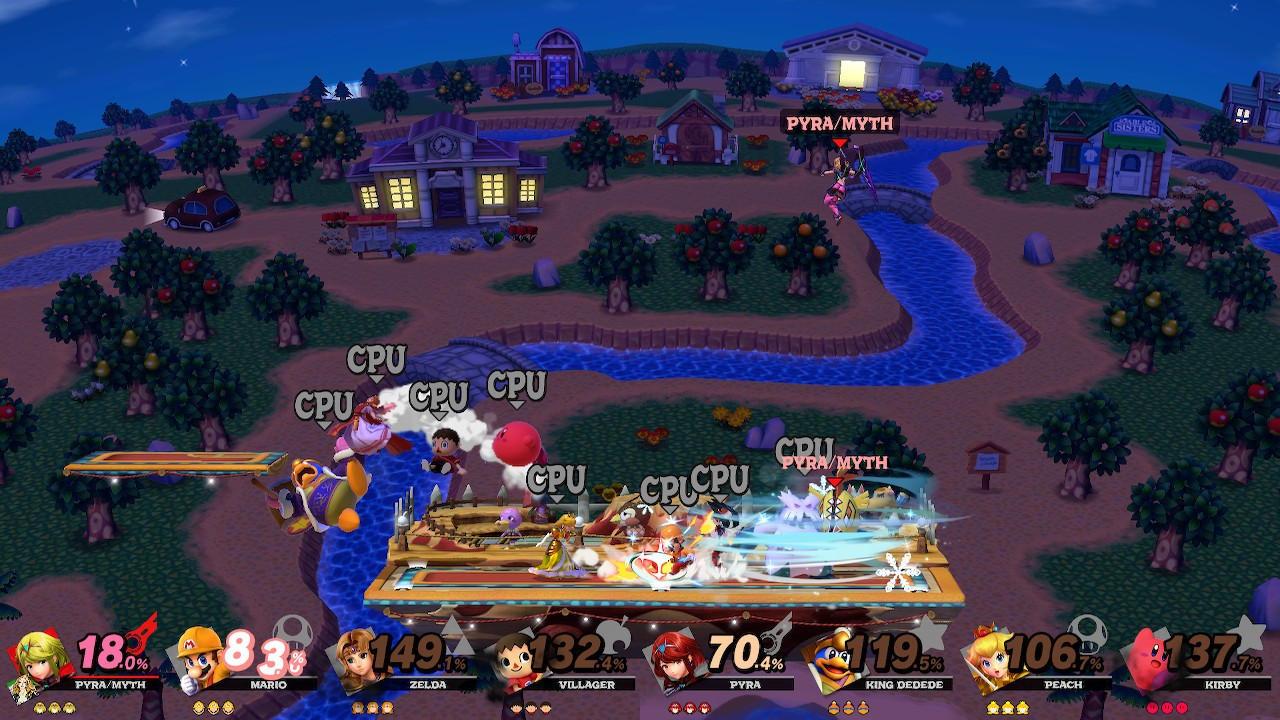Click Zelda's portrait icon in the HUD
The width and height of the screenshot is (1280, 720).
pos(356,662)
